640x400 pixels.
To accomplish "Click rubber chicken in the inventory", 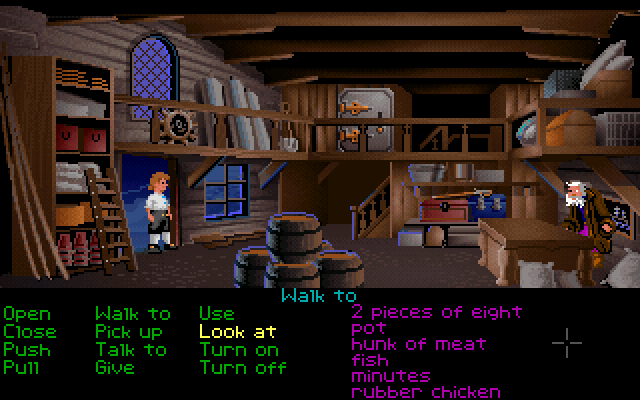I will [425, 392].
